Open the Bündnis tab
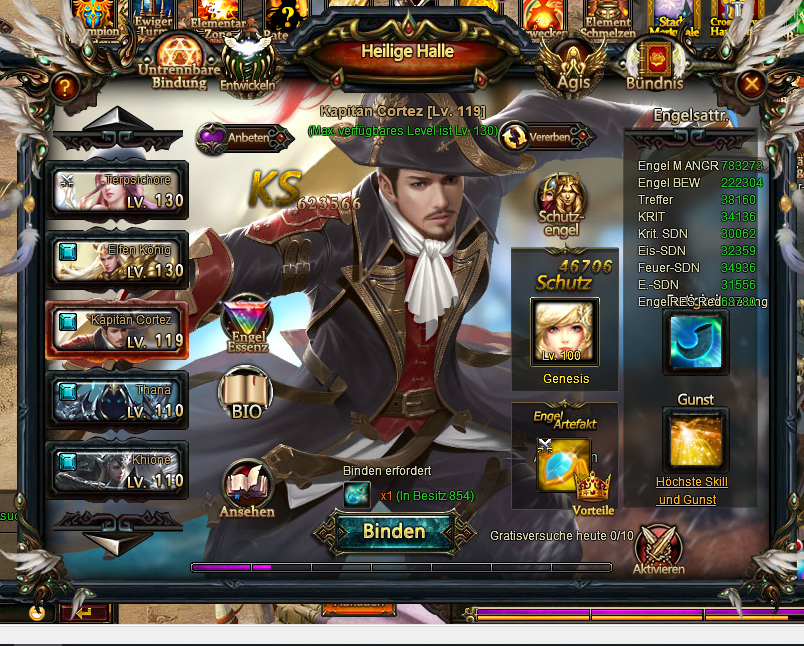804x646 pixels. coord(654,66)
